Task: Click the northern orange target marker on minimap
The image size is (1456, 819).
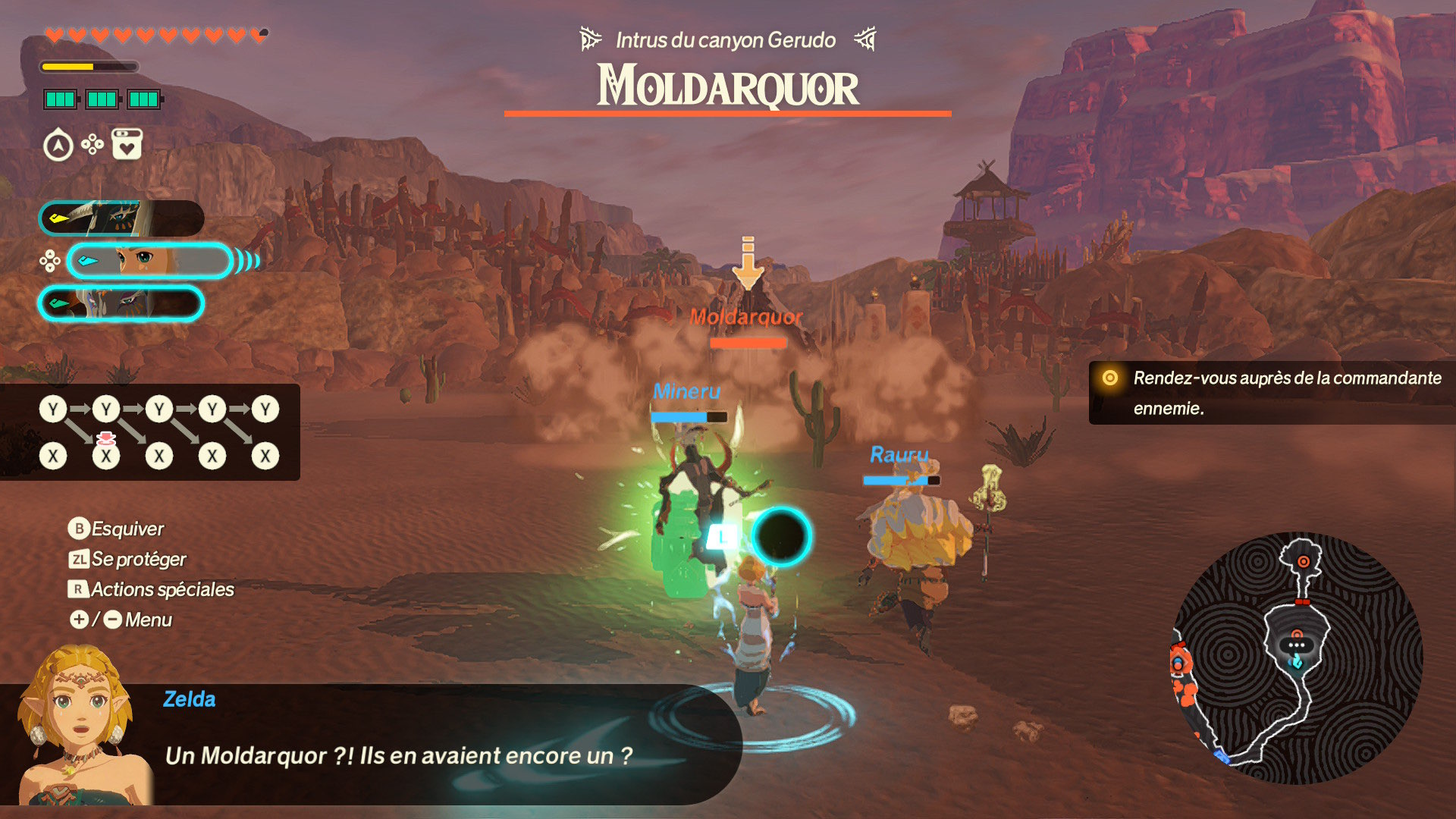Action: (x=1303, y=562)
